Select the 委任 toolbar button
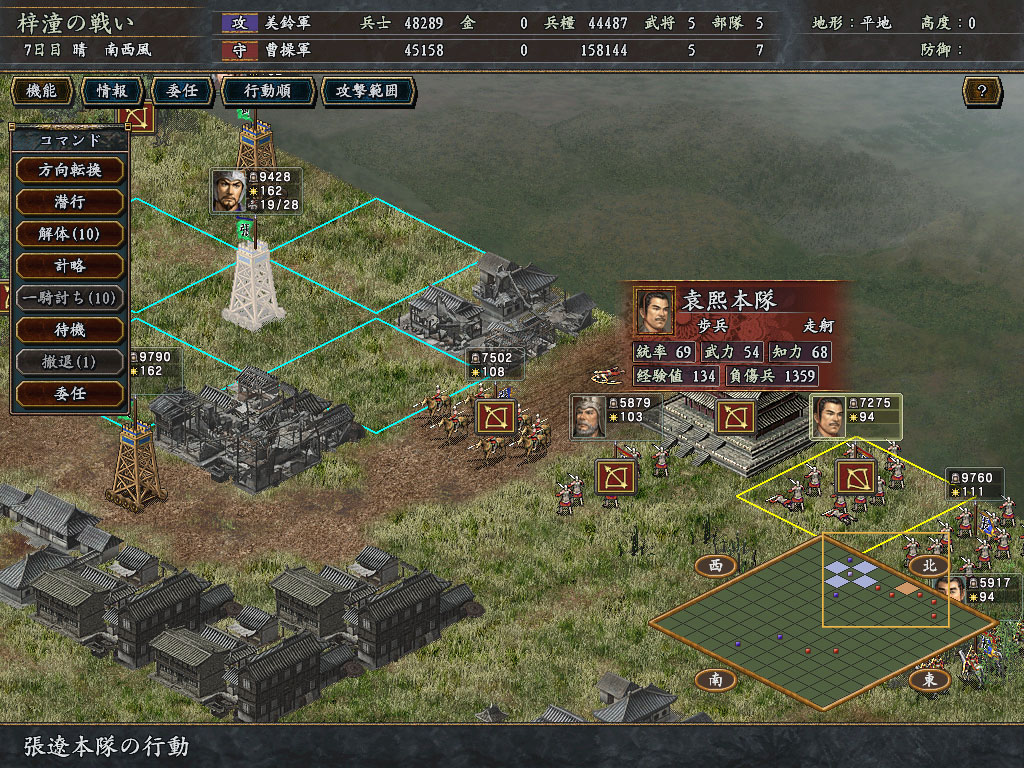The width and height of the screenshot is (1024, 768). [182, 91]
